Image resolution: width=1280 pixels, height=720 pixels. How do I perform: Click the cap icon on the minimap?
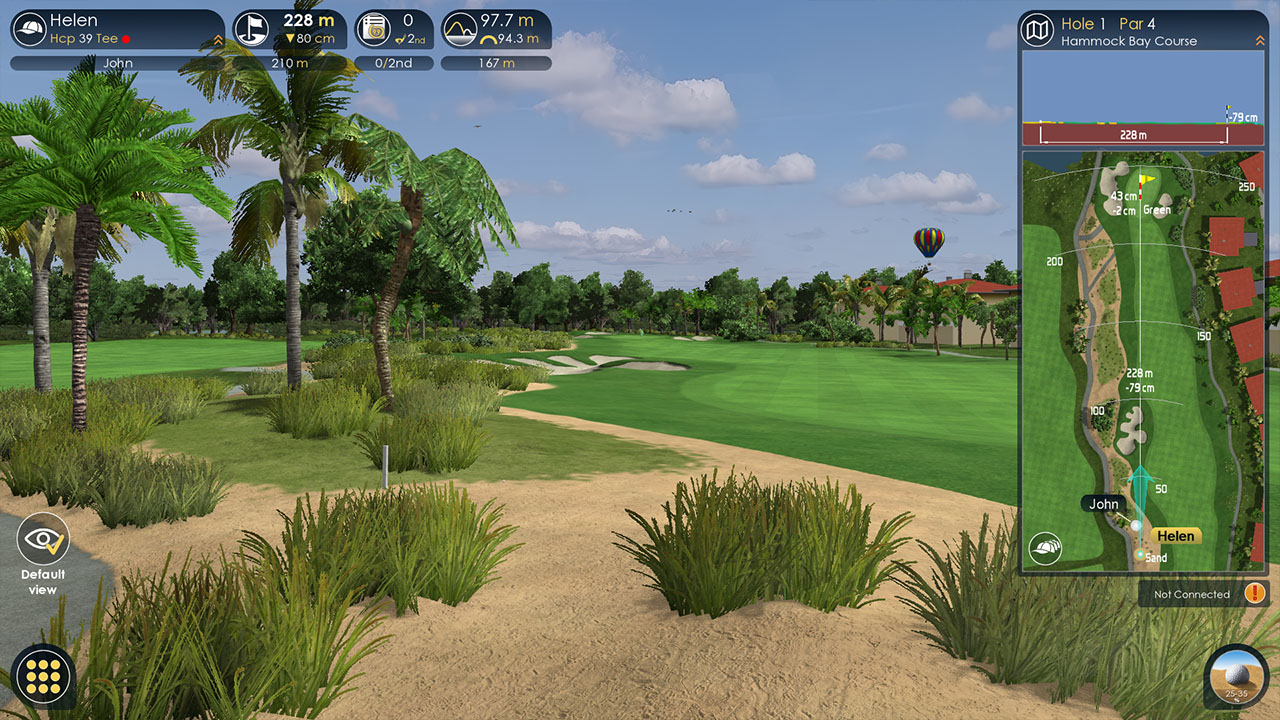[x=1045, y=548]
